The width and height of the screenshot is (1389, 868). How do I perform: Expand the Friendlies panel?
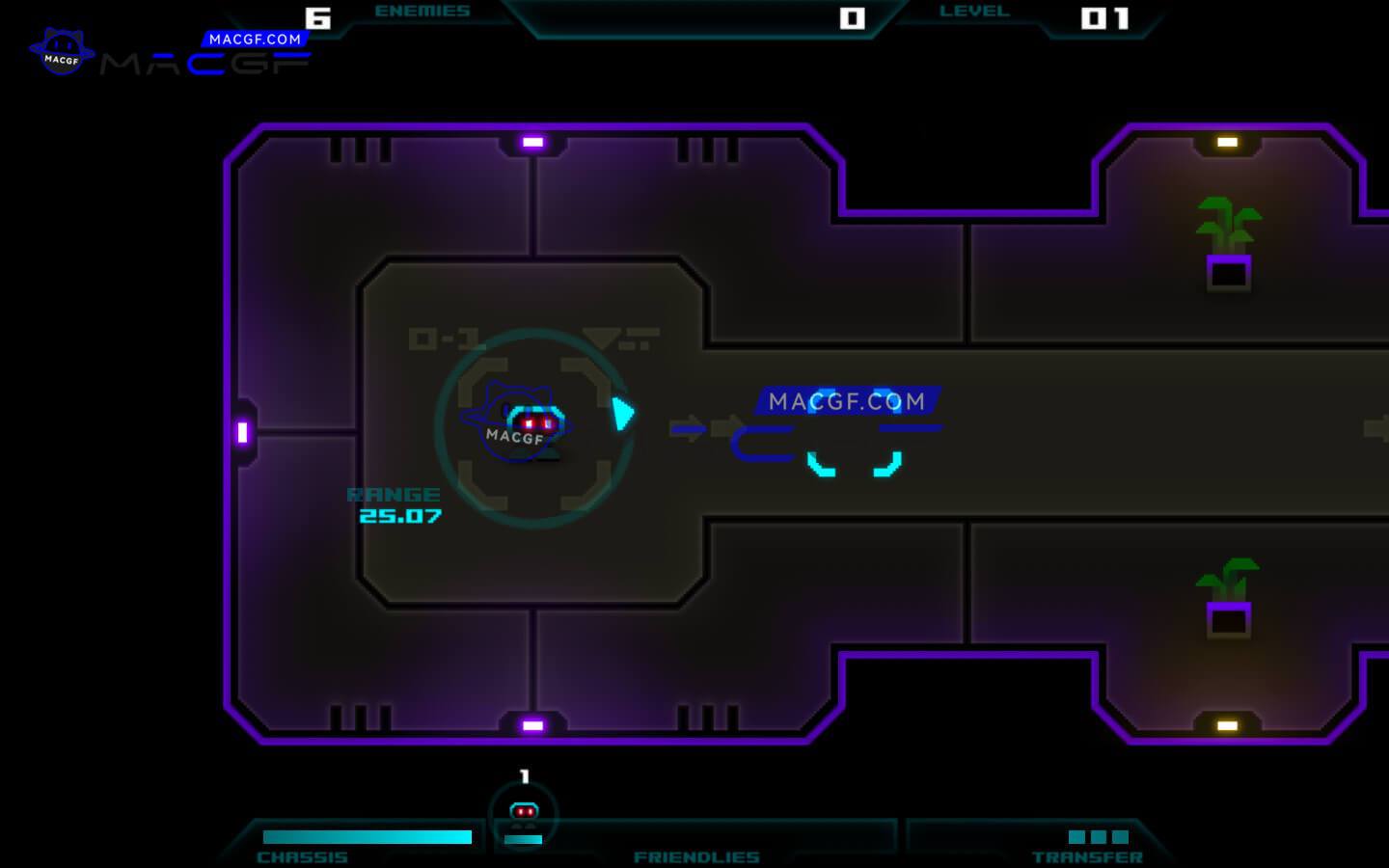click(x=696, y=855)
